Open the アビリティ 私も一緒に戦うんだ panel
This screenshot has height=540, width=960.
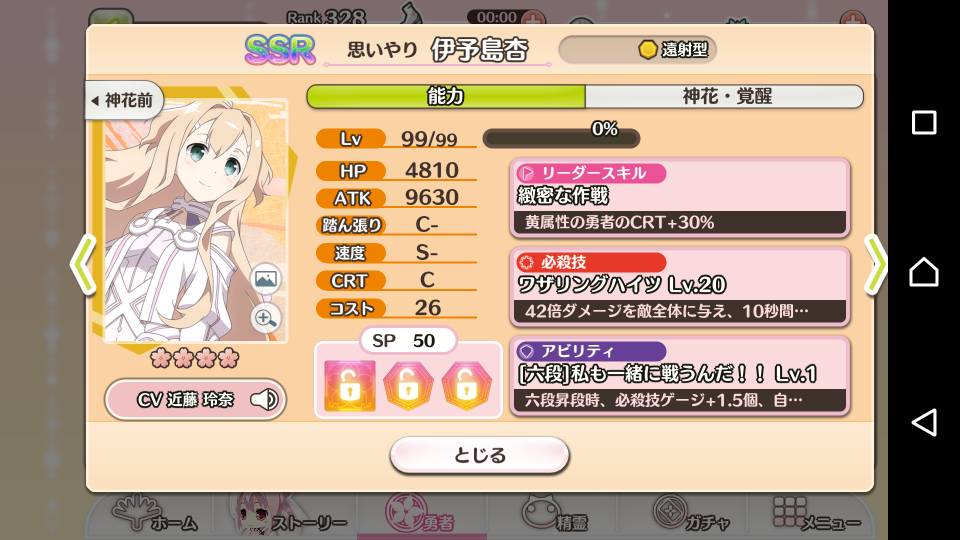click(x=680, y=376)
